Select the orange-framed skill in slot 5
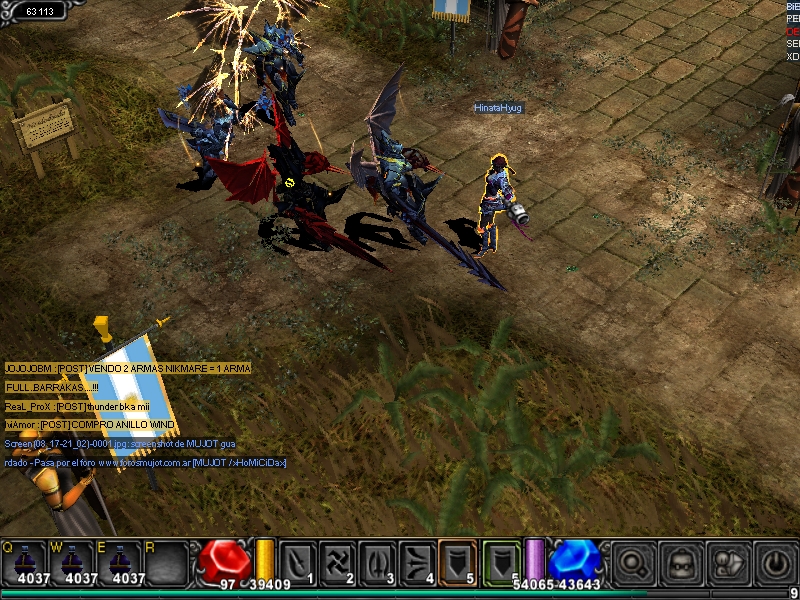800x600 pixels. click(x=458, y=562)
